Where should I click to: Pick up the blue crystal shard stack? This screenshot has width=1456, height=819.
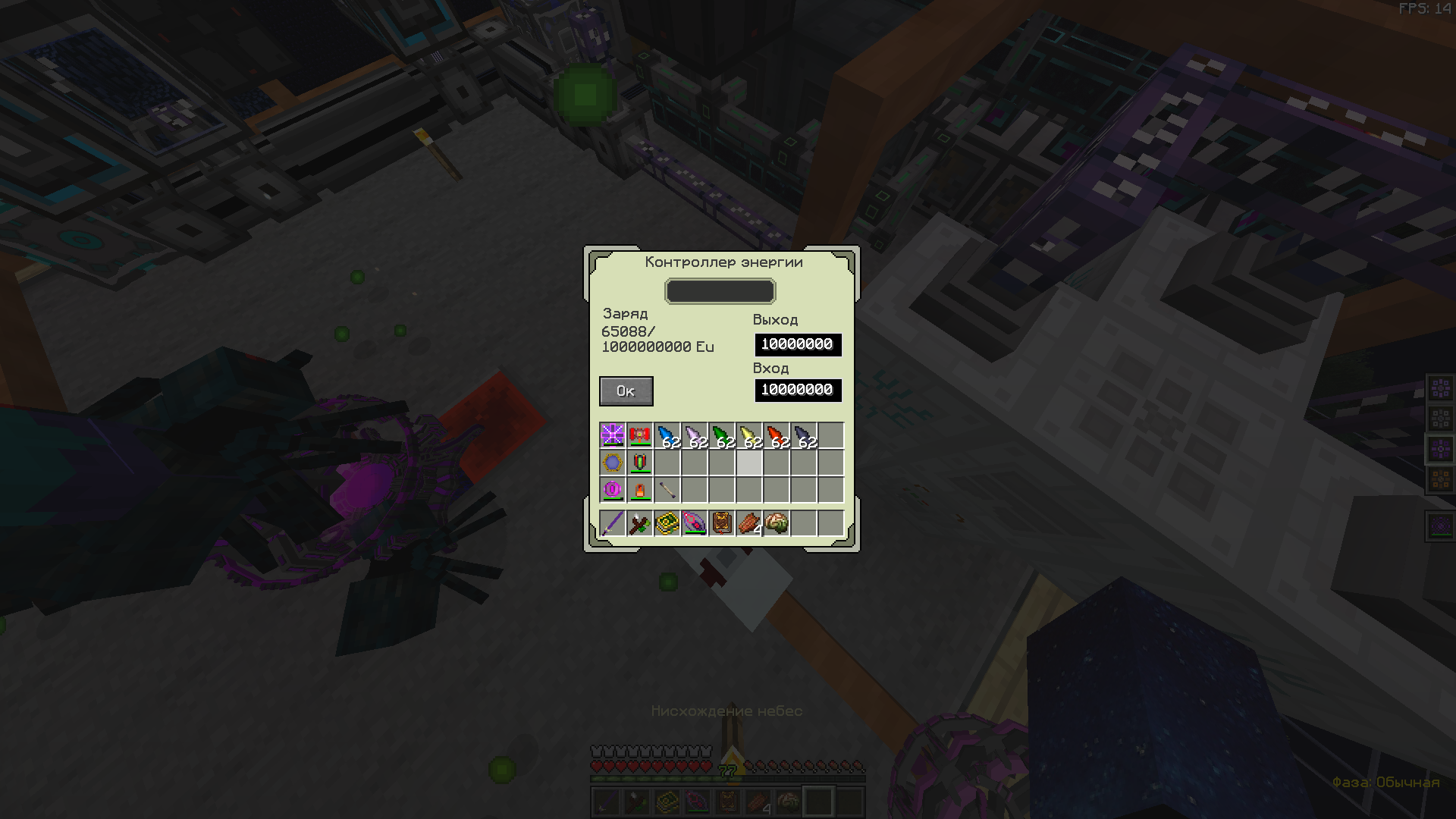tap(667, 436)
